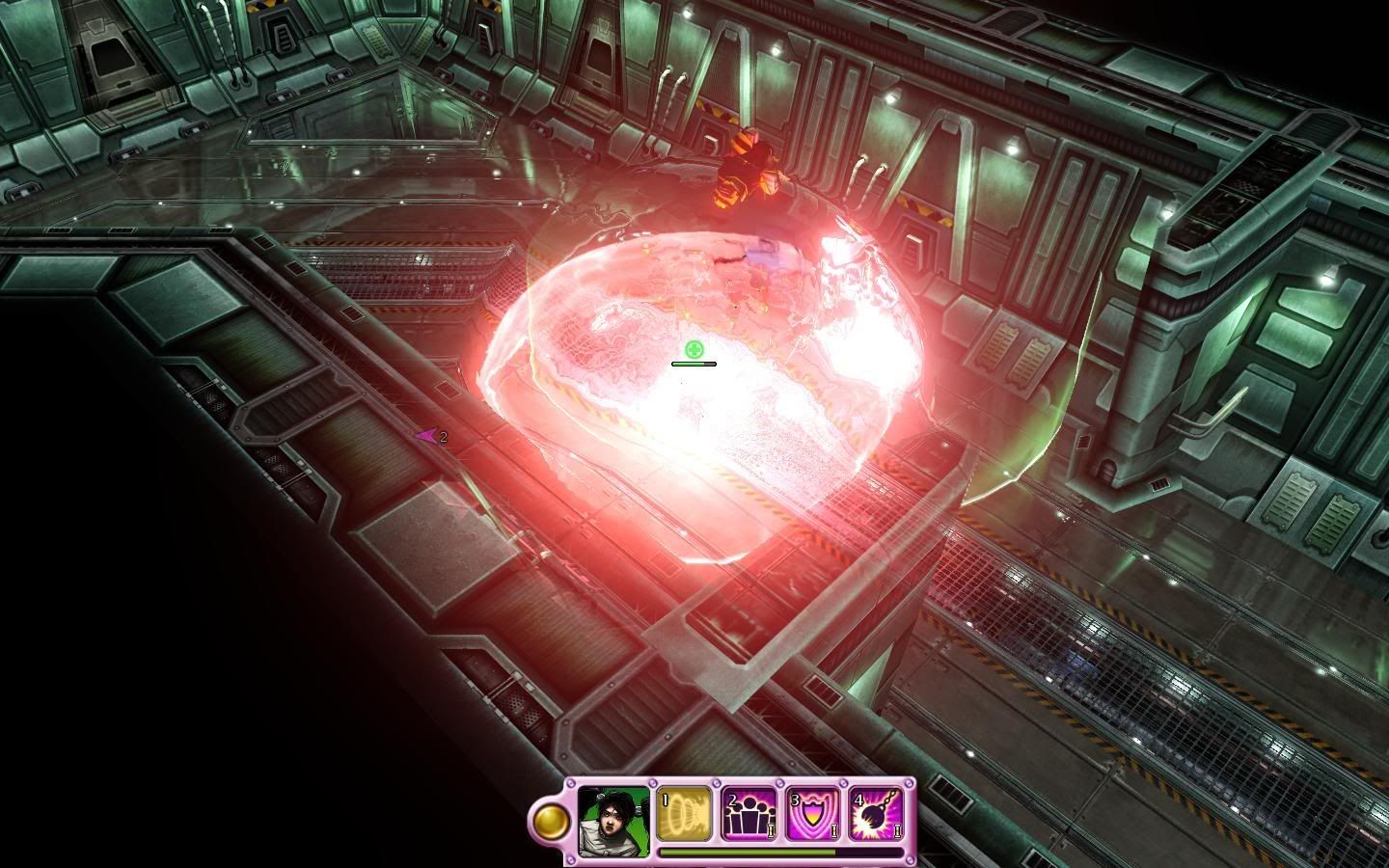
Task: Click the purple arrow marker labeled 2
Action: [427, 436]
